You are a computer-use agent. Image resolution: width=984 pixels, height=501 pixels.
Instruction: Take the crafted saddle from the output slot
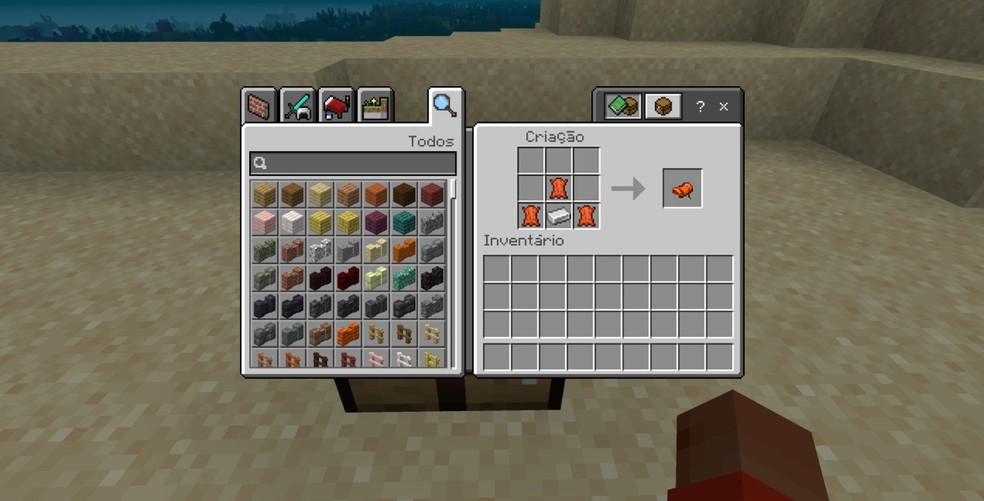click(682, 189)
